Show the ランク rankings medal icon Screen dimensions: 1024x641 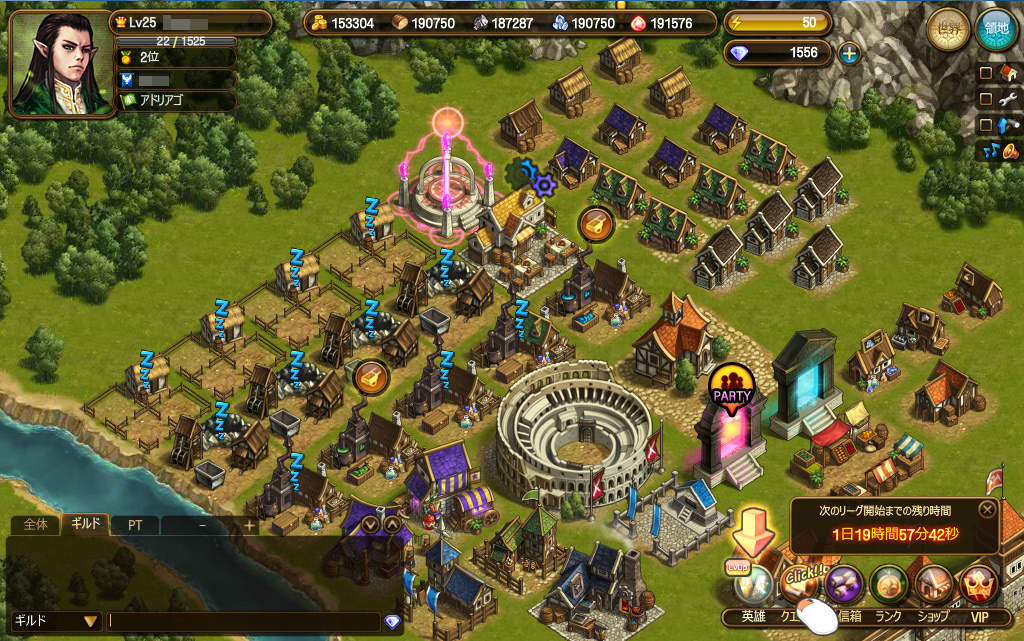pos(889,585)
